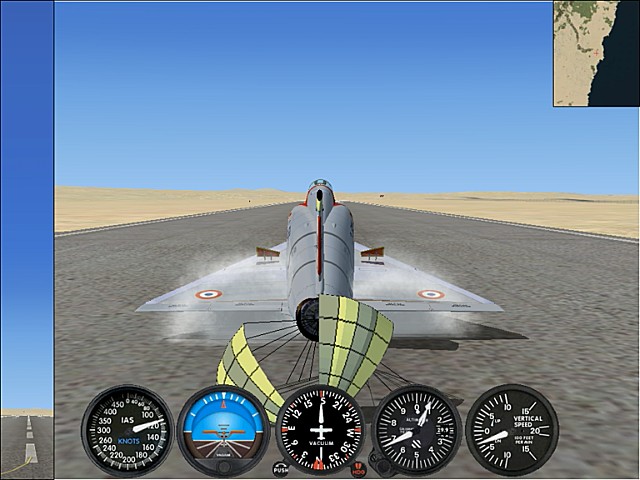This screenshot has width=640, height=480.
Task: Select the altimeter gauge
Action: point(416,430)
